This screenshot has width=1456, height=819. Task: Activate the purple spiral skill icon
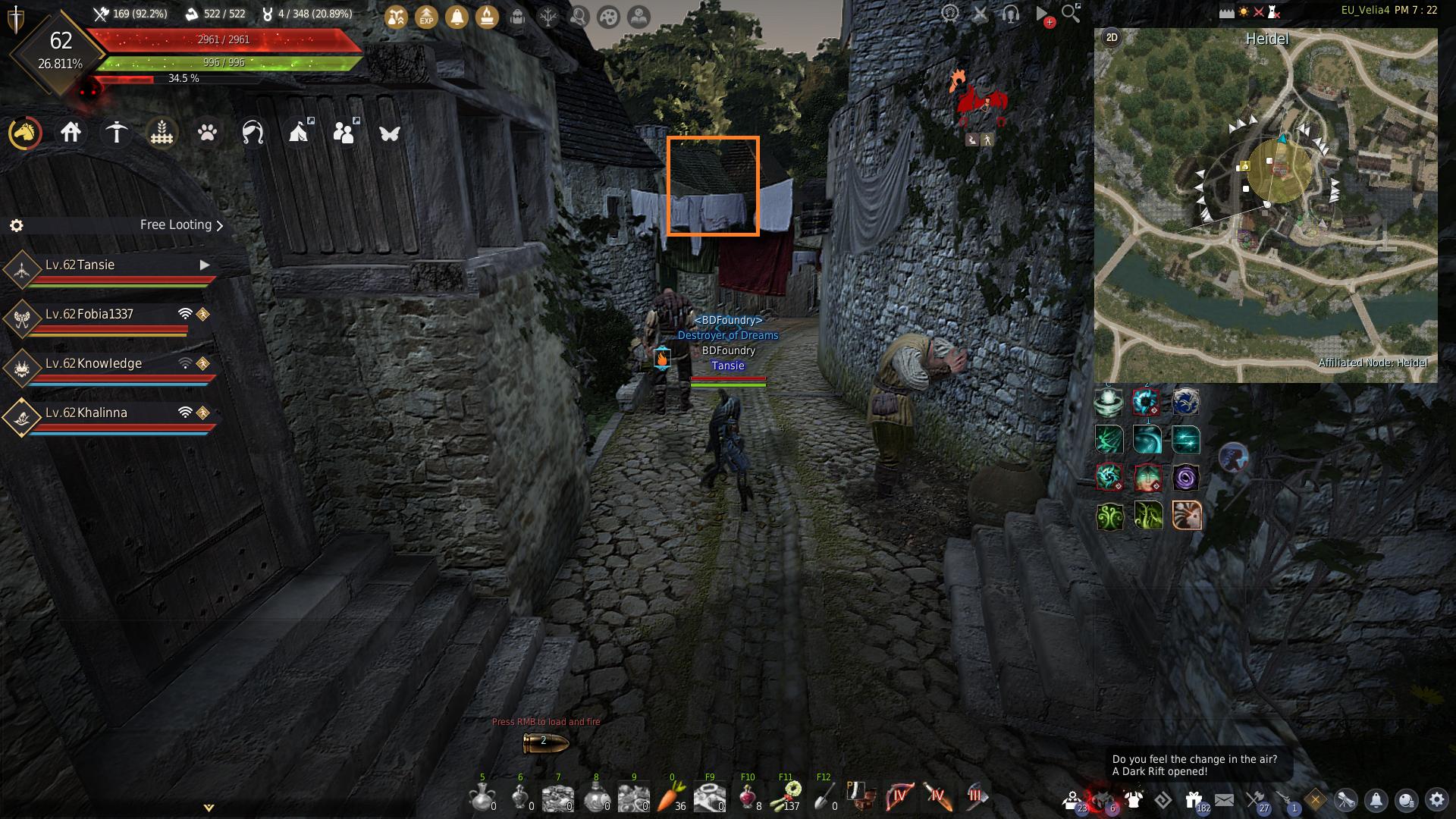[x=1185, y=478]
